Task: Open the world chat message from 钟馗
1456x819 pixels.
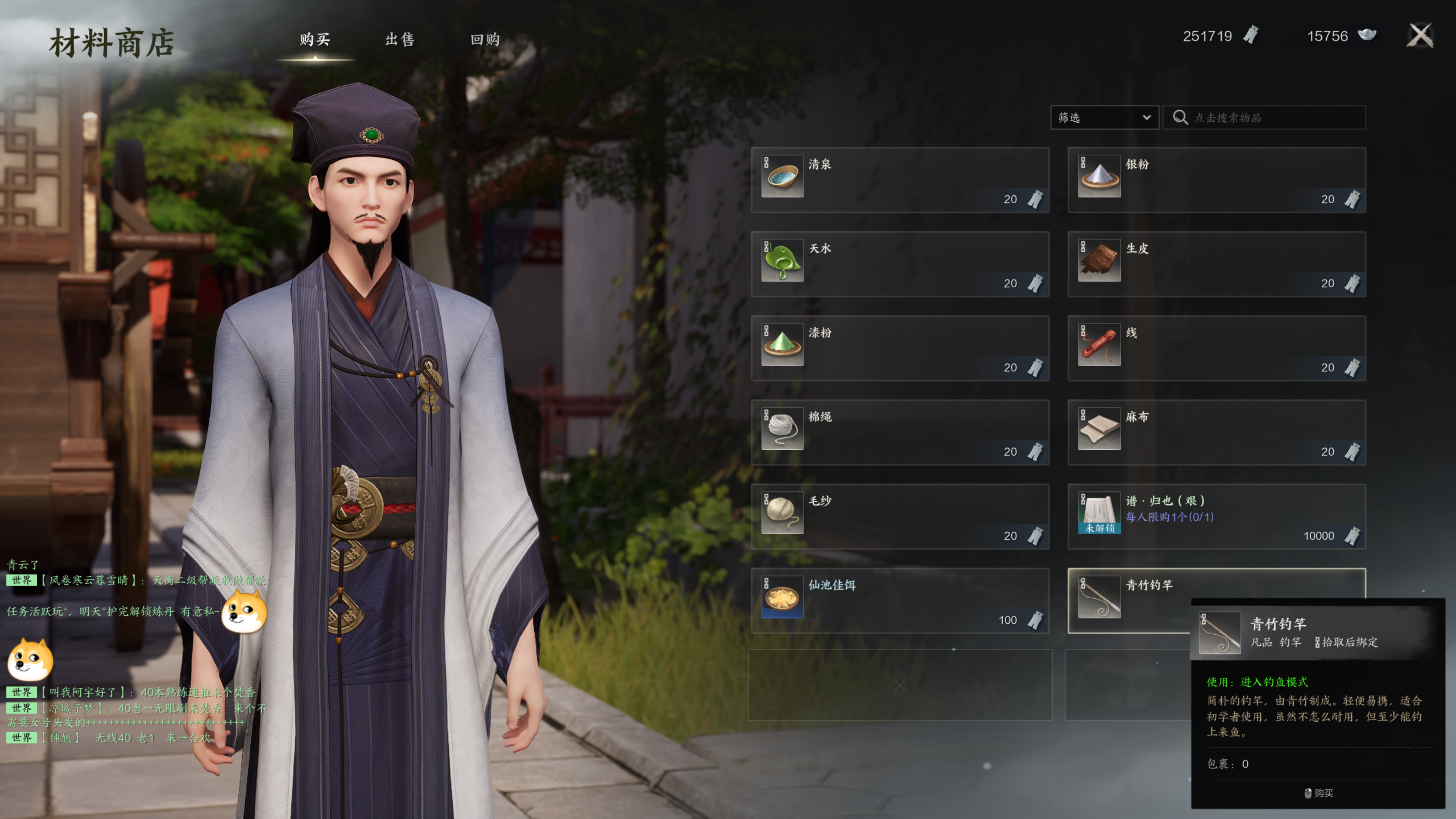Action: click(124, 738)
